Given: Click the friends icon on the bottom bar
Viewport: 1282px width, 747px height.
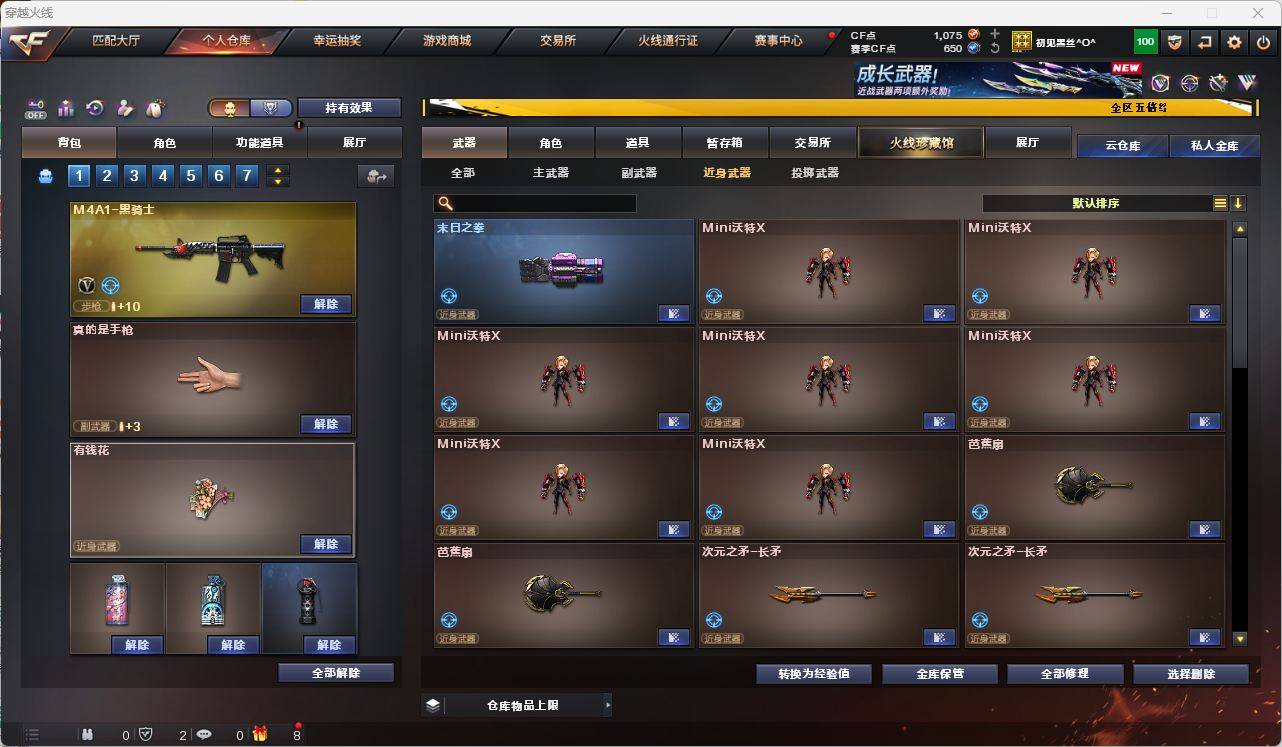Looking at the screenshot, I should [88, 734].
